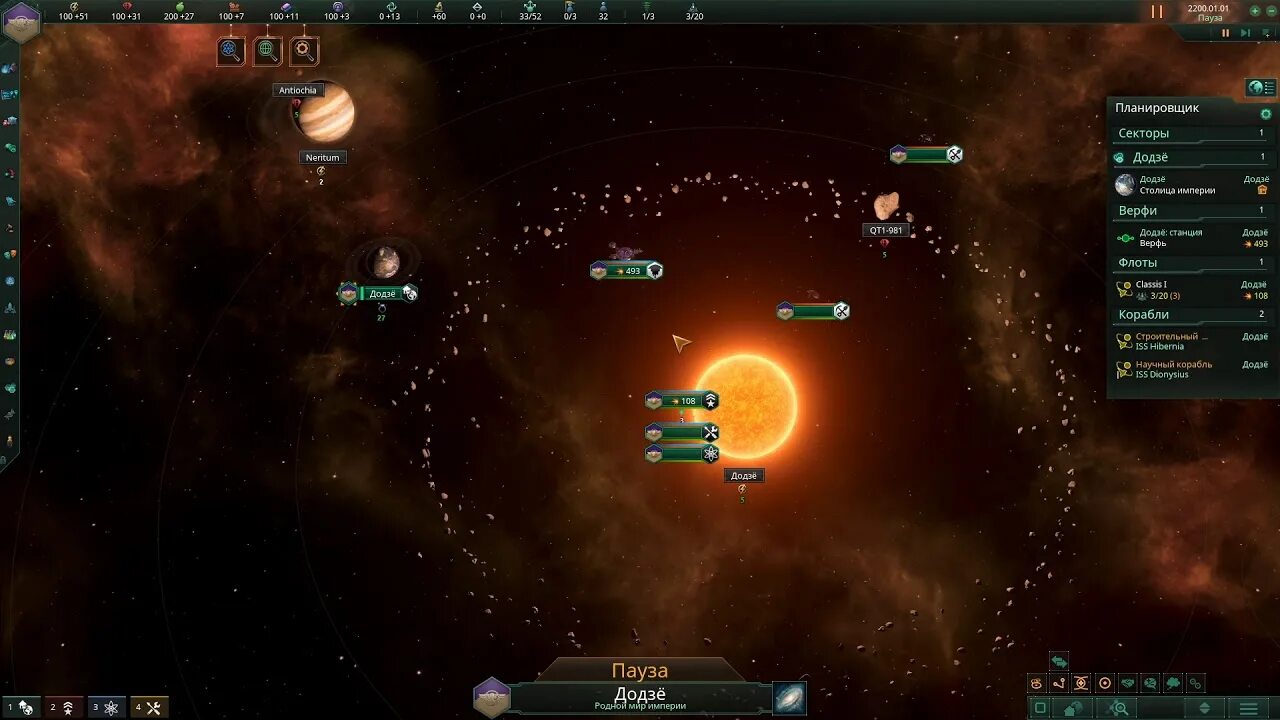Select the Додзё: станция shipyard row
Viewport: 1280px width, 720px height.
tap(1190, 238)
